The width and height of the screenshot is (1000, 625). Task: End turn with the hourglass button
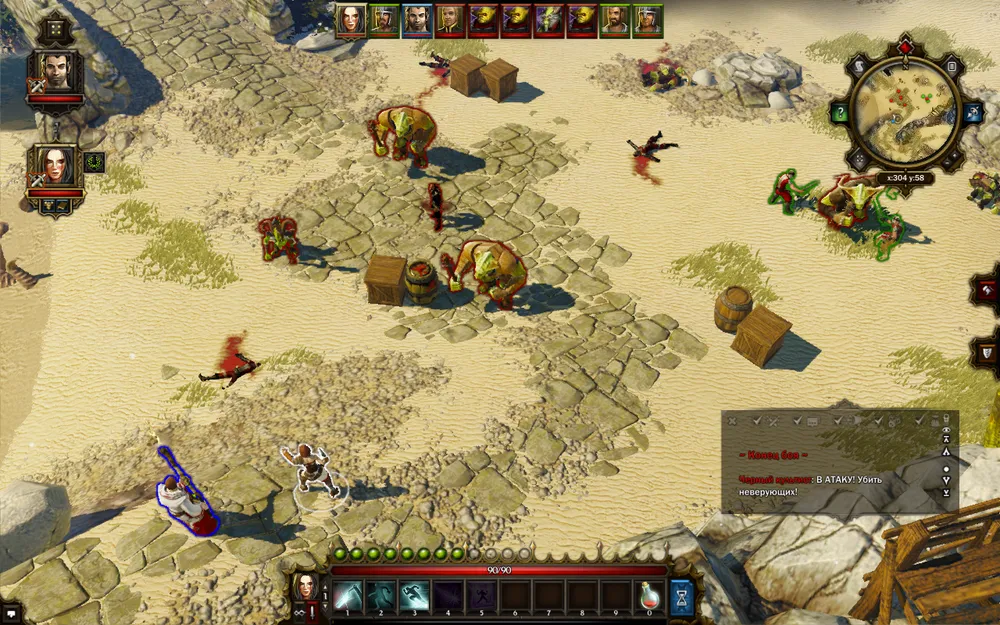[x=682, y=596]
